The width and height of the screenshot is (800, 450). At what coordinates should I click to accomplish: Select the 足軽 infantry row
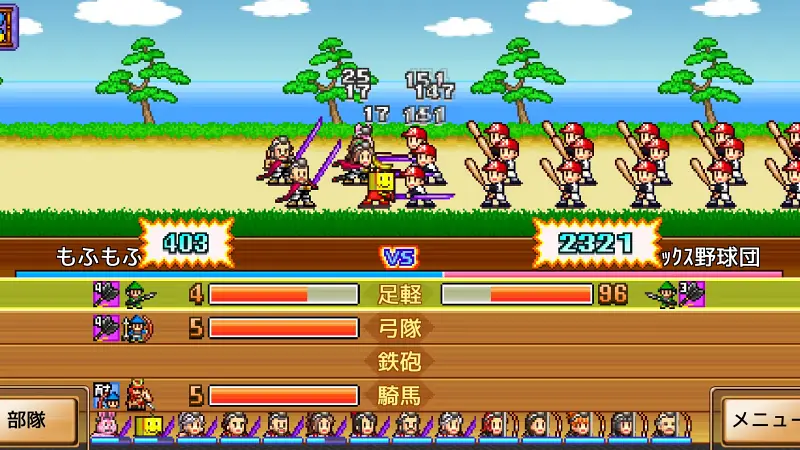(400, 294)
